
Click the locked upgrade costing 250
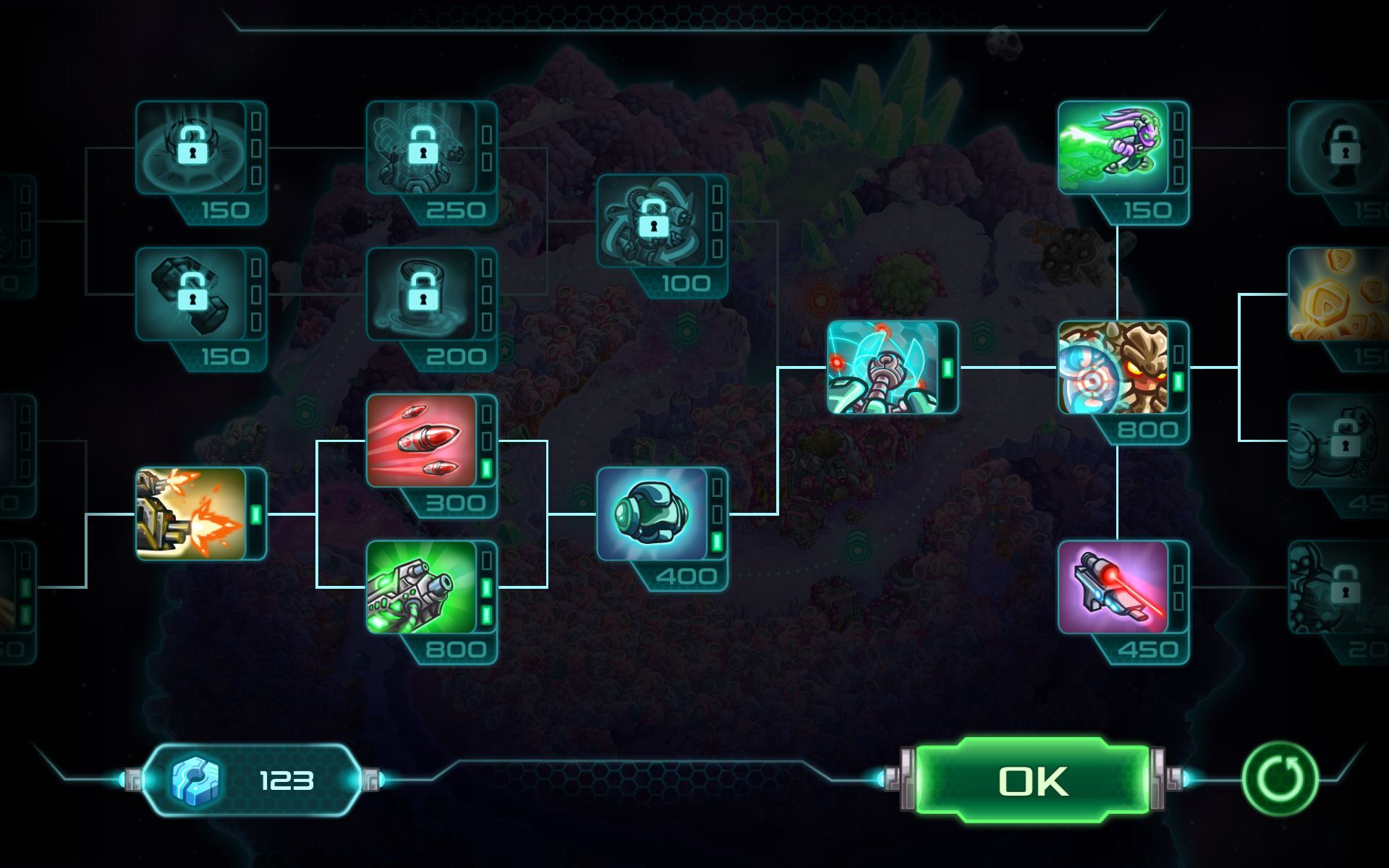pos(422,148)
